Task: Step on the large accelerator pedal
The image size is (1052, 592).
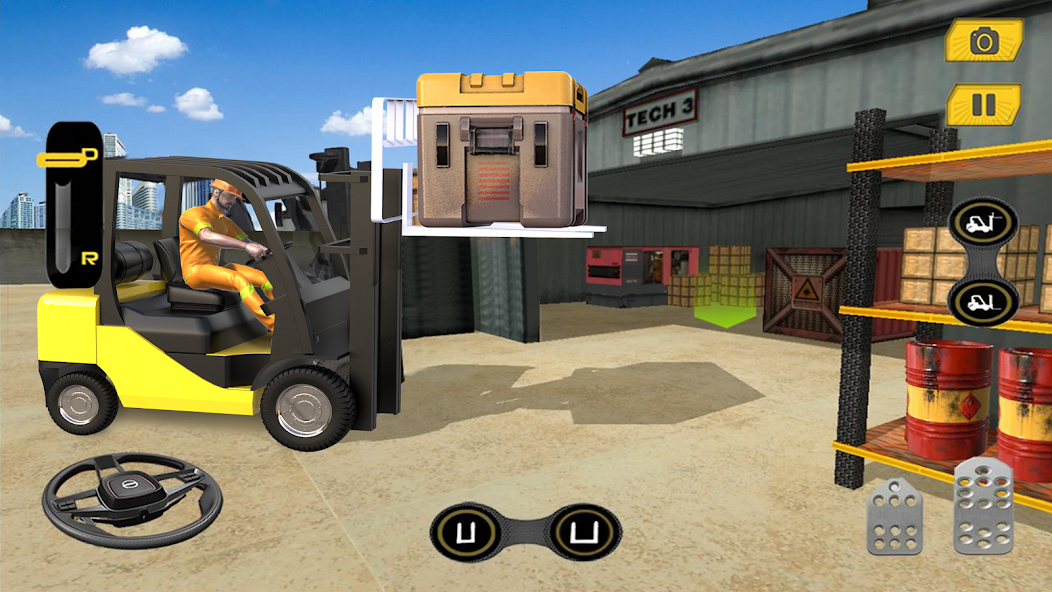Action: (982, 506)
